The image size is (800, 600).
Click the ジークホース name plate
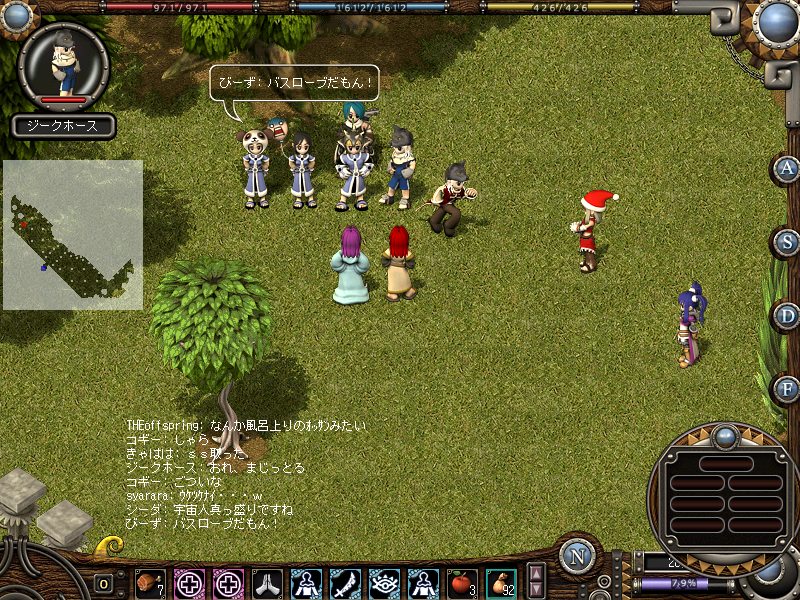64,126
